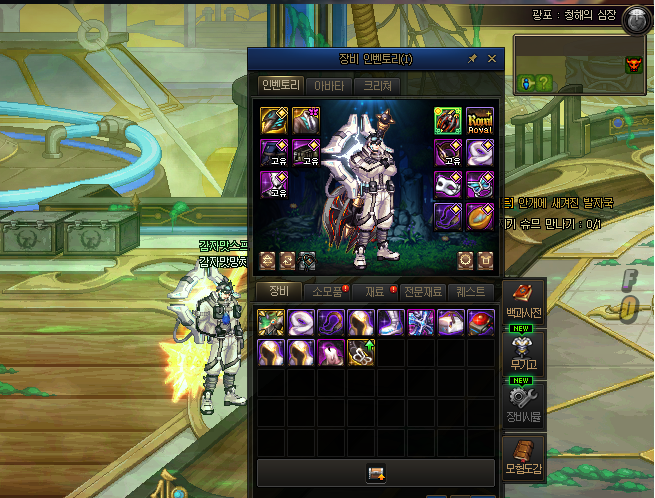View the 퀘스트 items tab
The image size is (655, 498).
tap(470, 292)
